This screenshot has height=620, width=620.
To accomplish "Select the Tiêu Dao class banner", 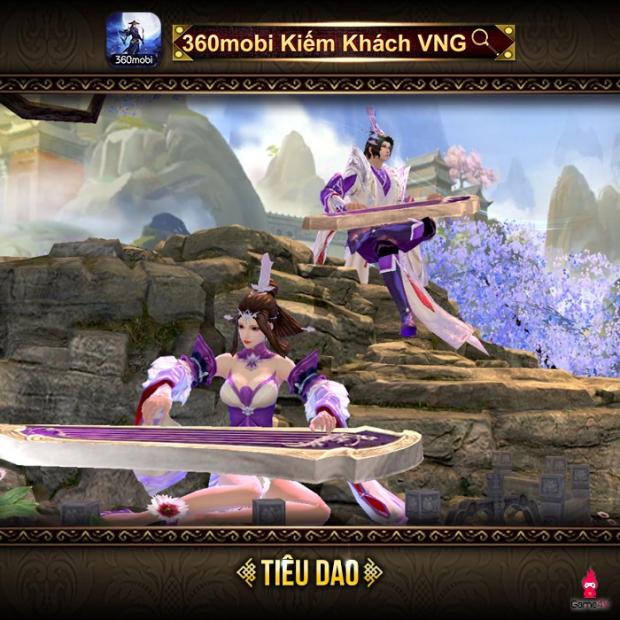I will [310, 573].
